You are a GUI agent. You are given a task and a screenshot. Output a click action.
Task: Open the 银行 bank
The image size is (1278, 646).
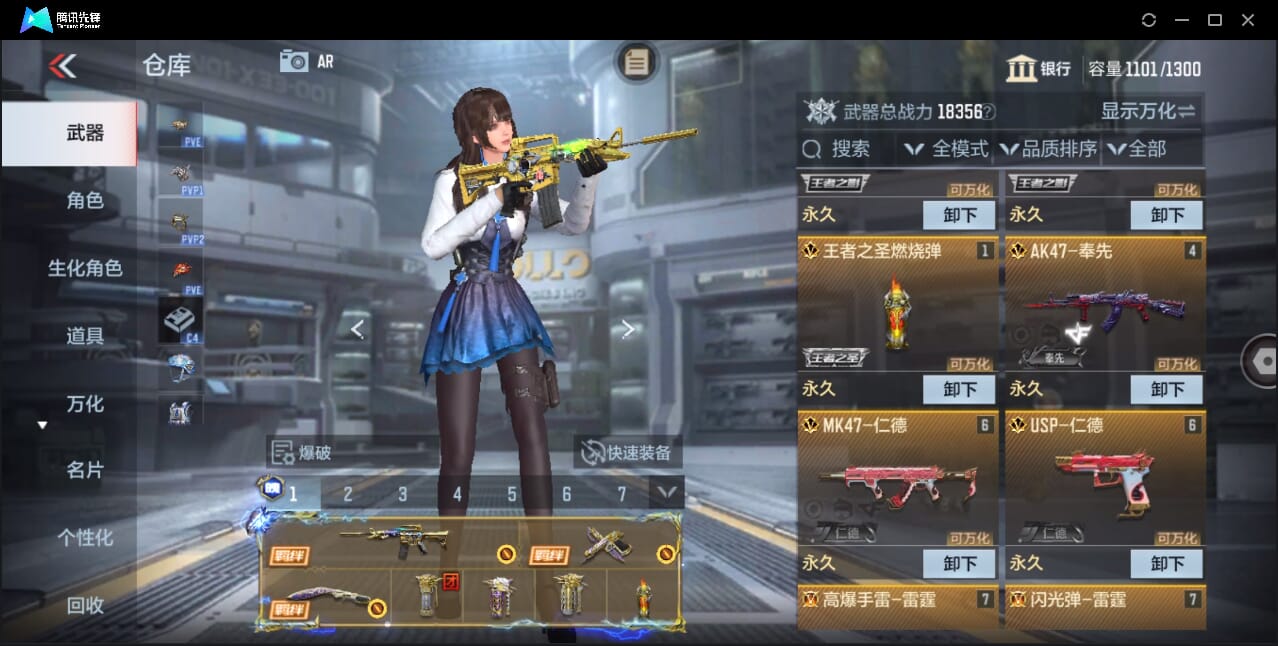1039,69
